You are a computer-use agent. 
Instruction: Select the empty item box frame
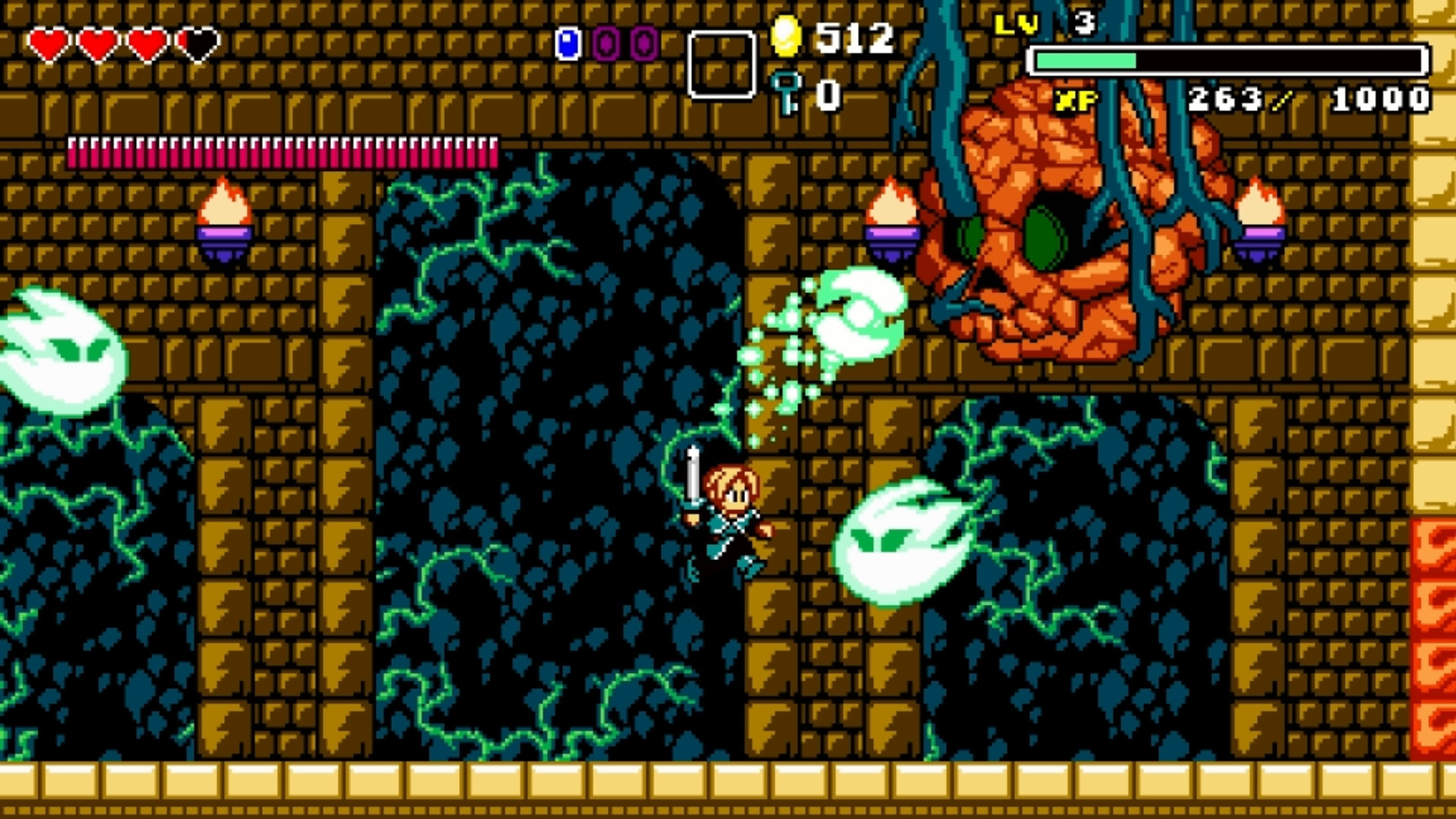tap(721, 62)
